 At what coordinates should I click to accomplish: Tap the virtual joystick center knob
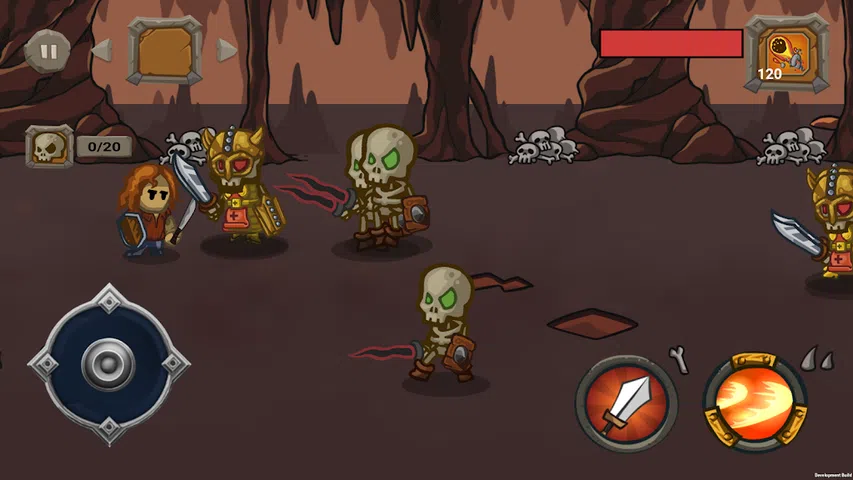[108, 364]
